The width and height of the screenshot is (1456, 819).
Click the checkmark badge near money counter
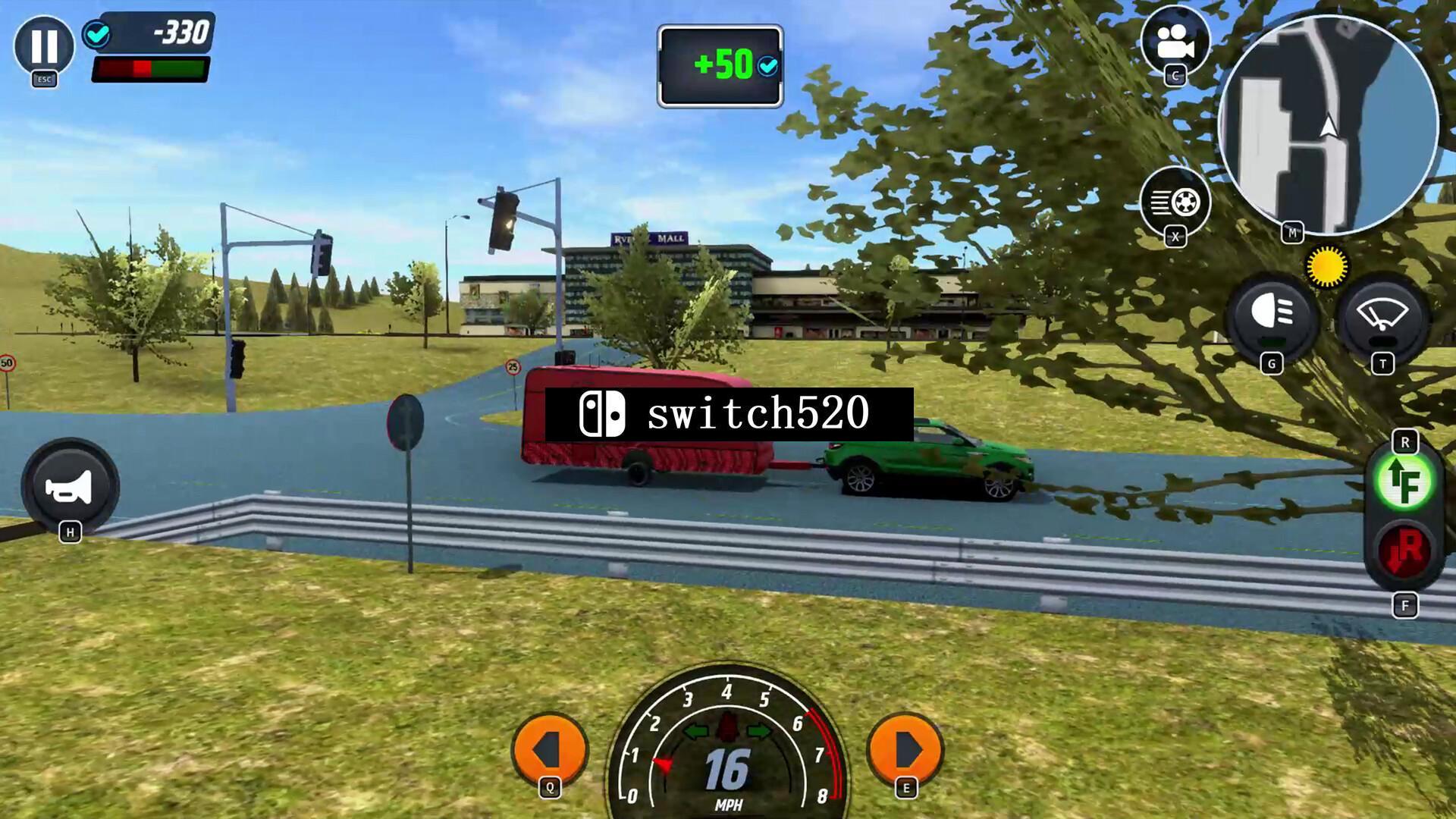click(97, 33)
